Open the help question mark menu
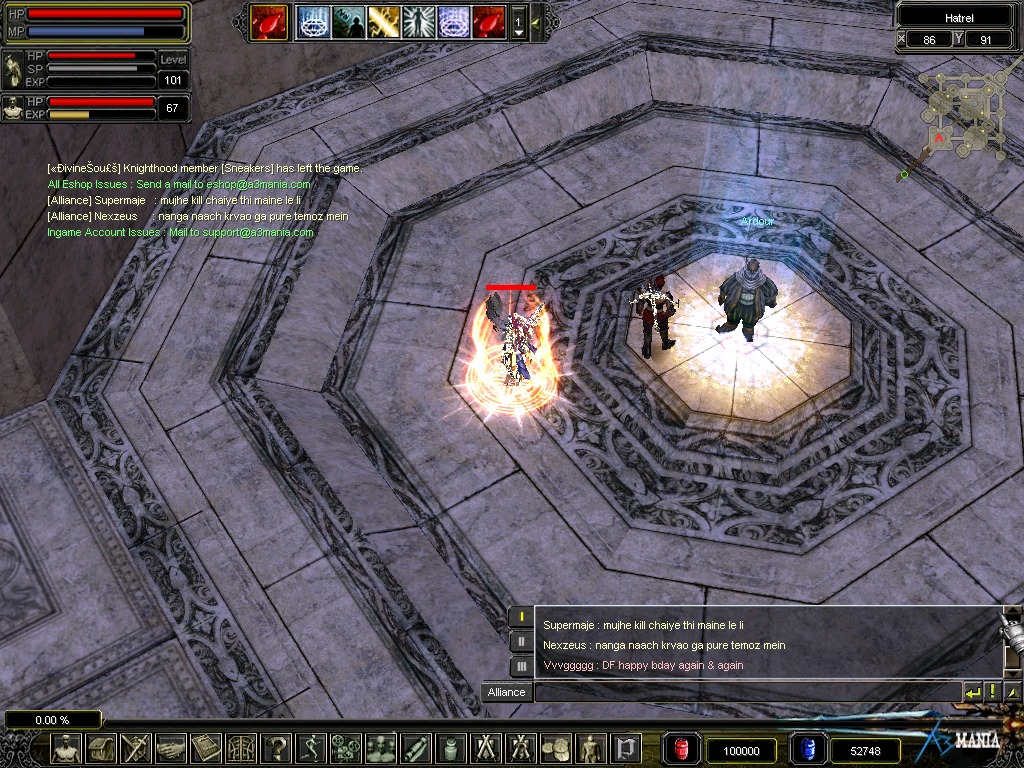This screenshot has width=1024, height=768. click(276, 748)
